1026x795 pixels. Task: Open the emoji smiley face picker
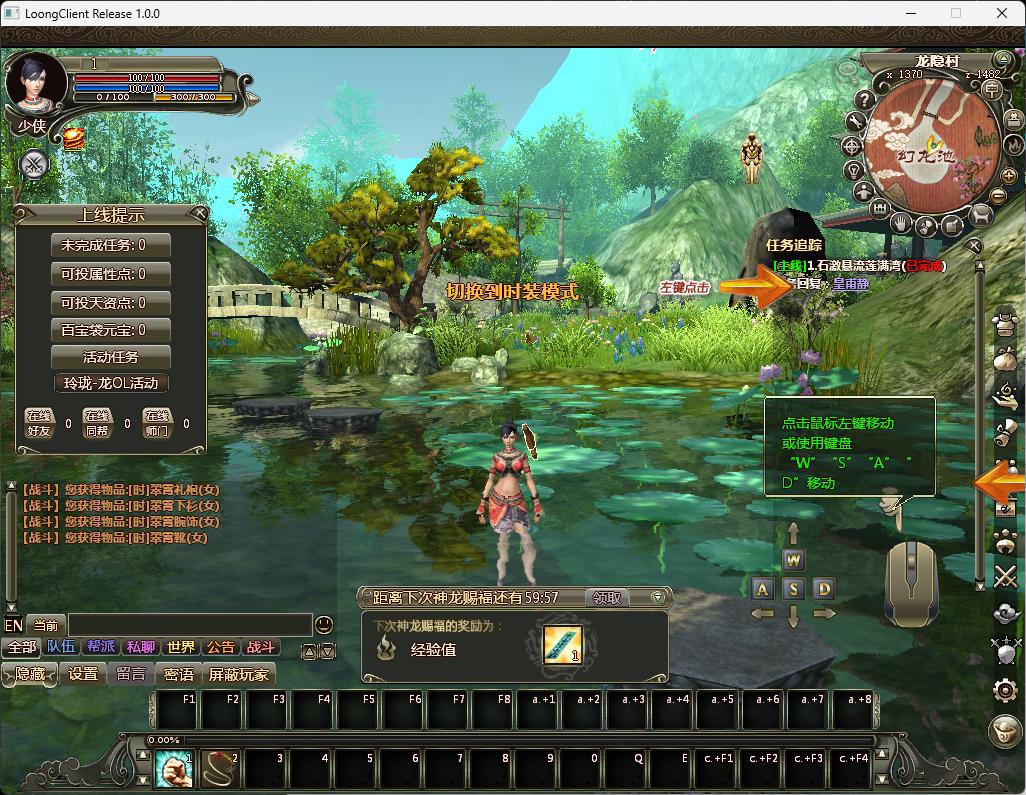(x=324, y=625)
